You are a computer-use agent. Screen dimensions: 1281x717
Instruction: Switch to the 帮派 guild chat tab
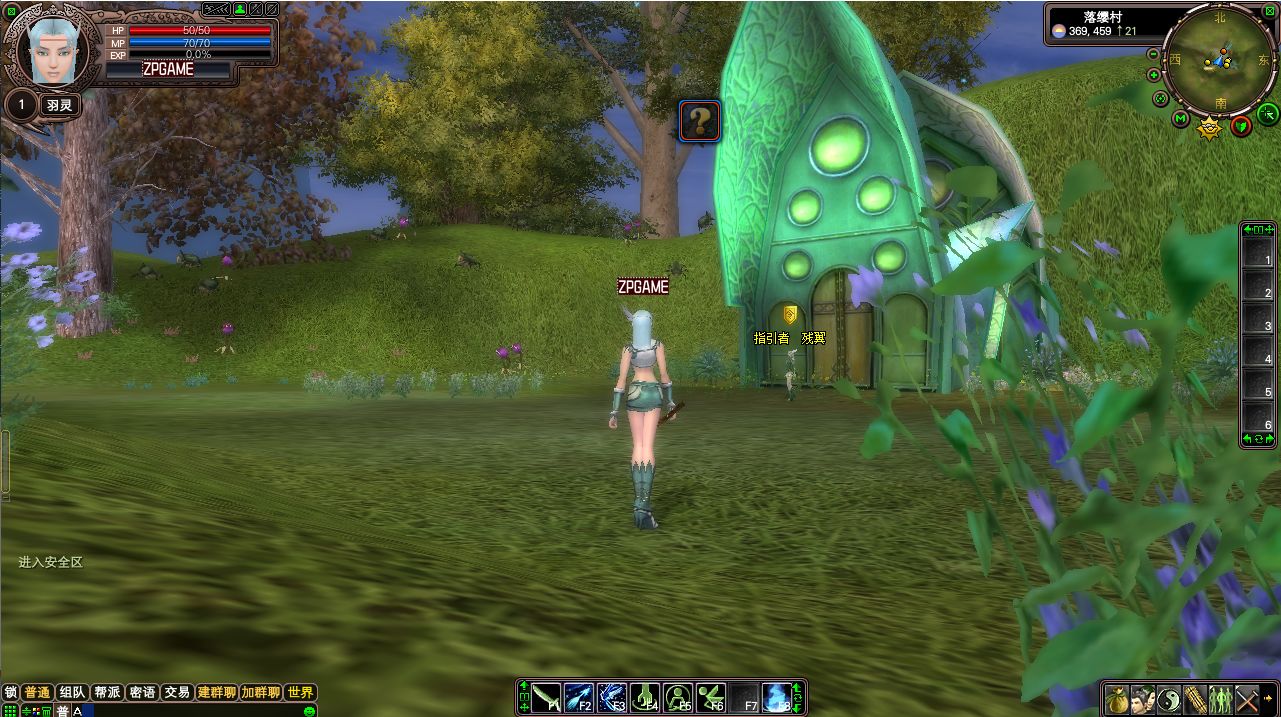pos(107,692)
